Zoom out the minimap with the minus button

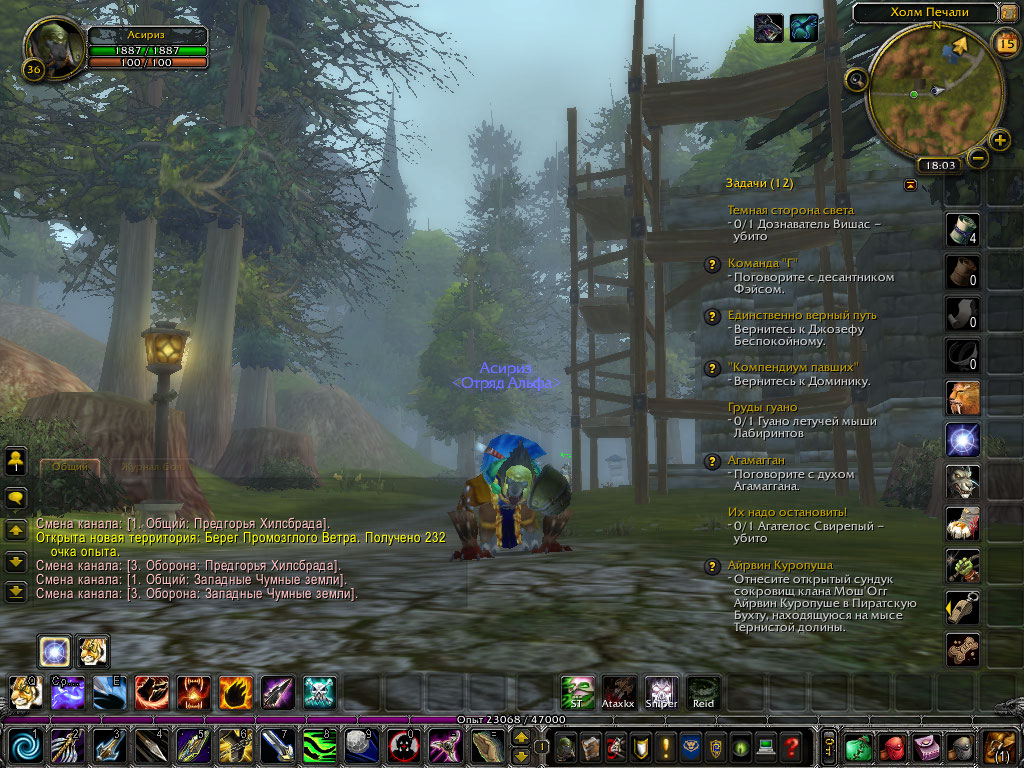(978, 157)
